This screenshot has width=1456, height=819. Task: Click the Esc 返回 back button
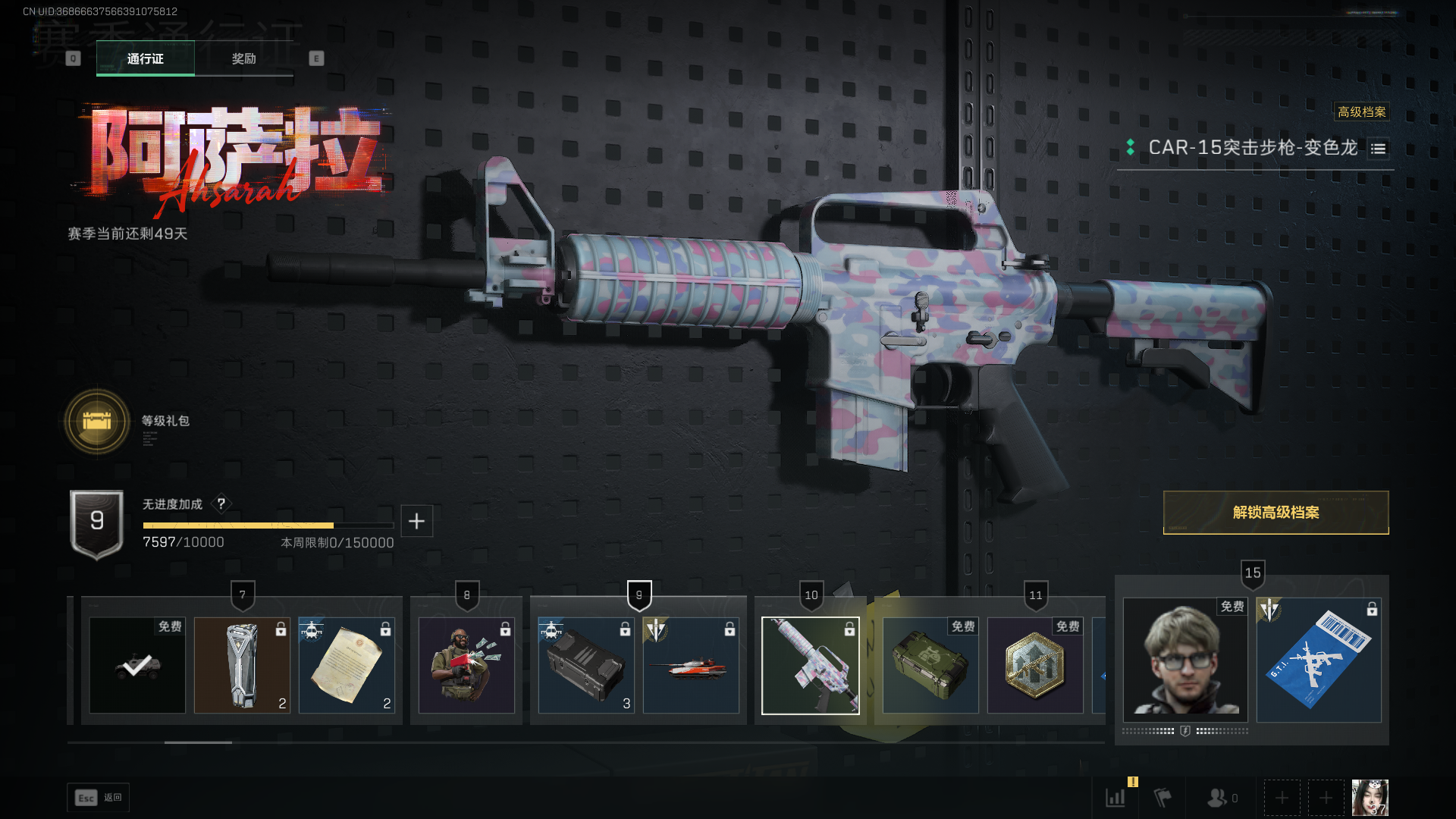click(x=99, y=798)
